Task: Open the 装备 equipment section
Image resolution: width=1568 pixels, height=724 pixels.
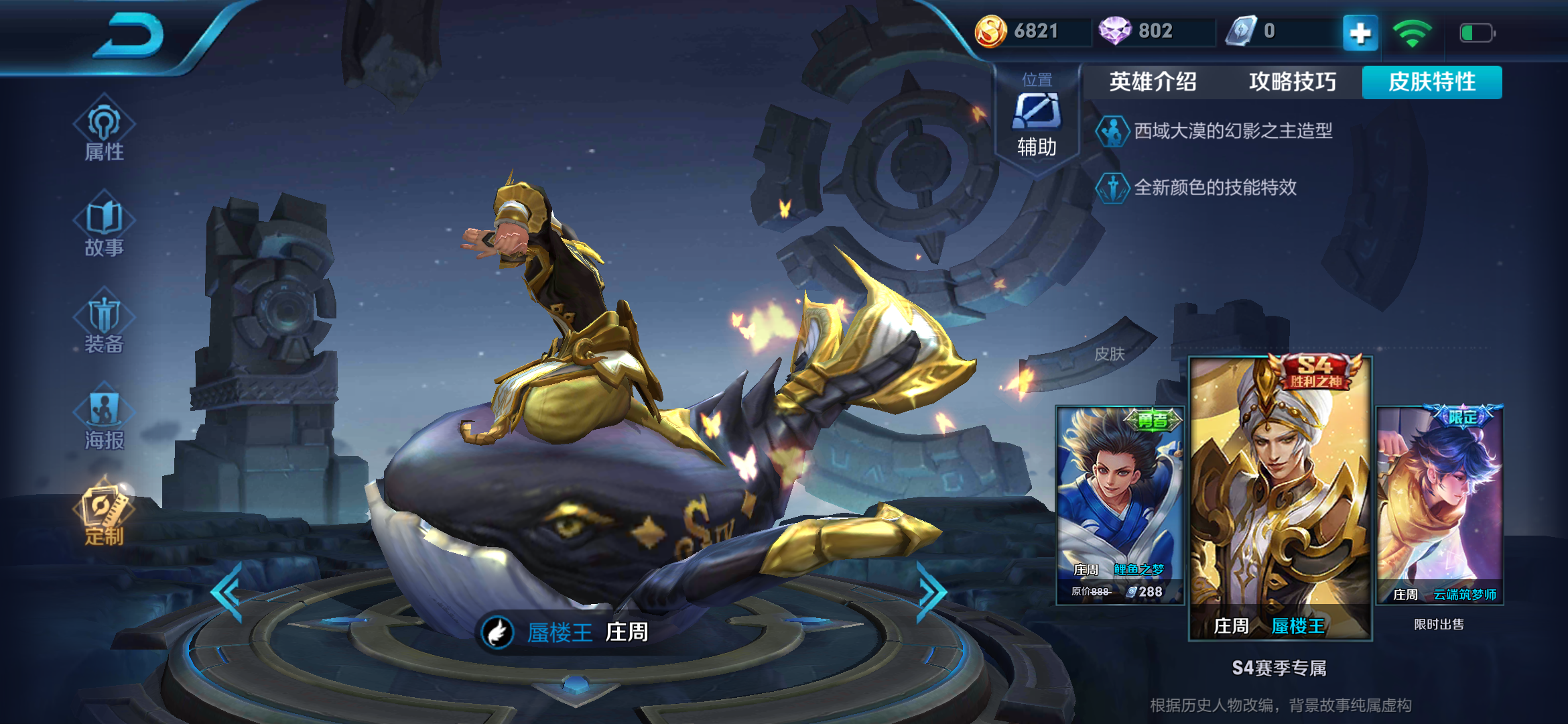Action: 104,323
